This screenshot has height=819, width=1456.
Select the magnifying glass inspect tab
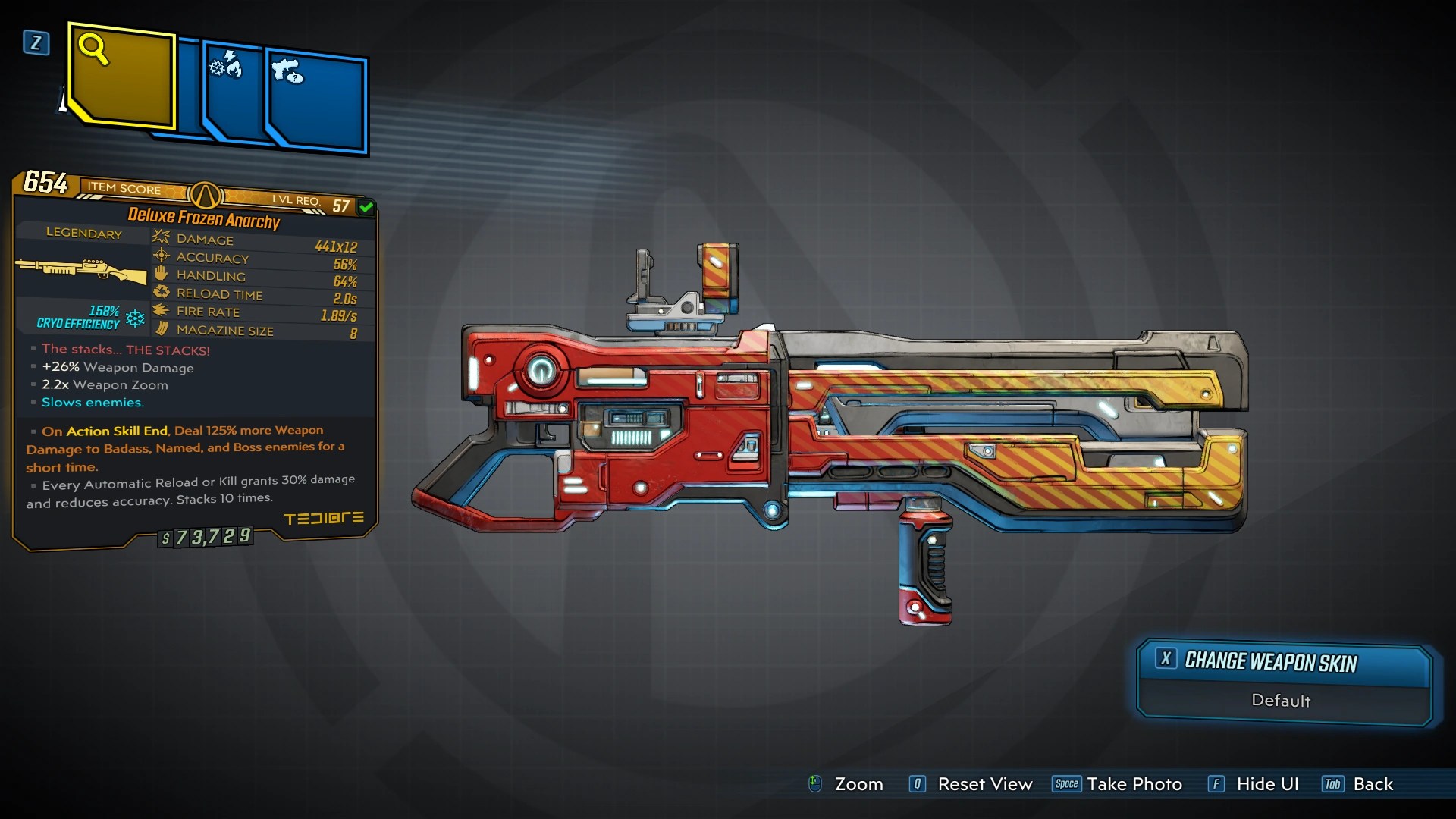(x=123, y=76)
